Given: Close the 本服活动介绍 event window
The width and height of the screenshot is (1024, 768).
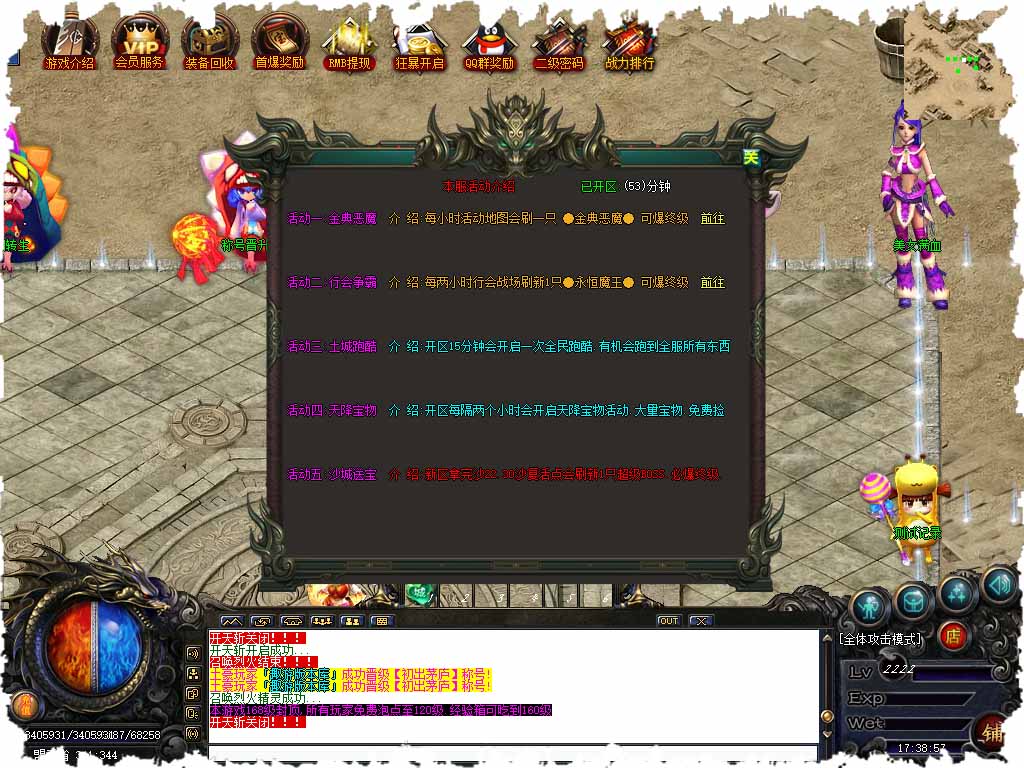Looking at the screenshot, I should point(750,157).
